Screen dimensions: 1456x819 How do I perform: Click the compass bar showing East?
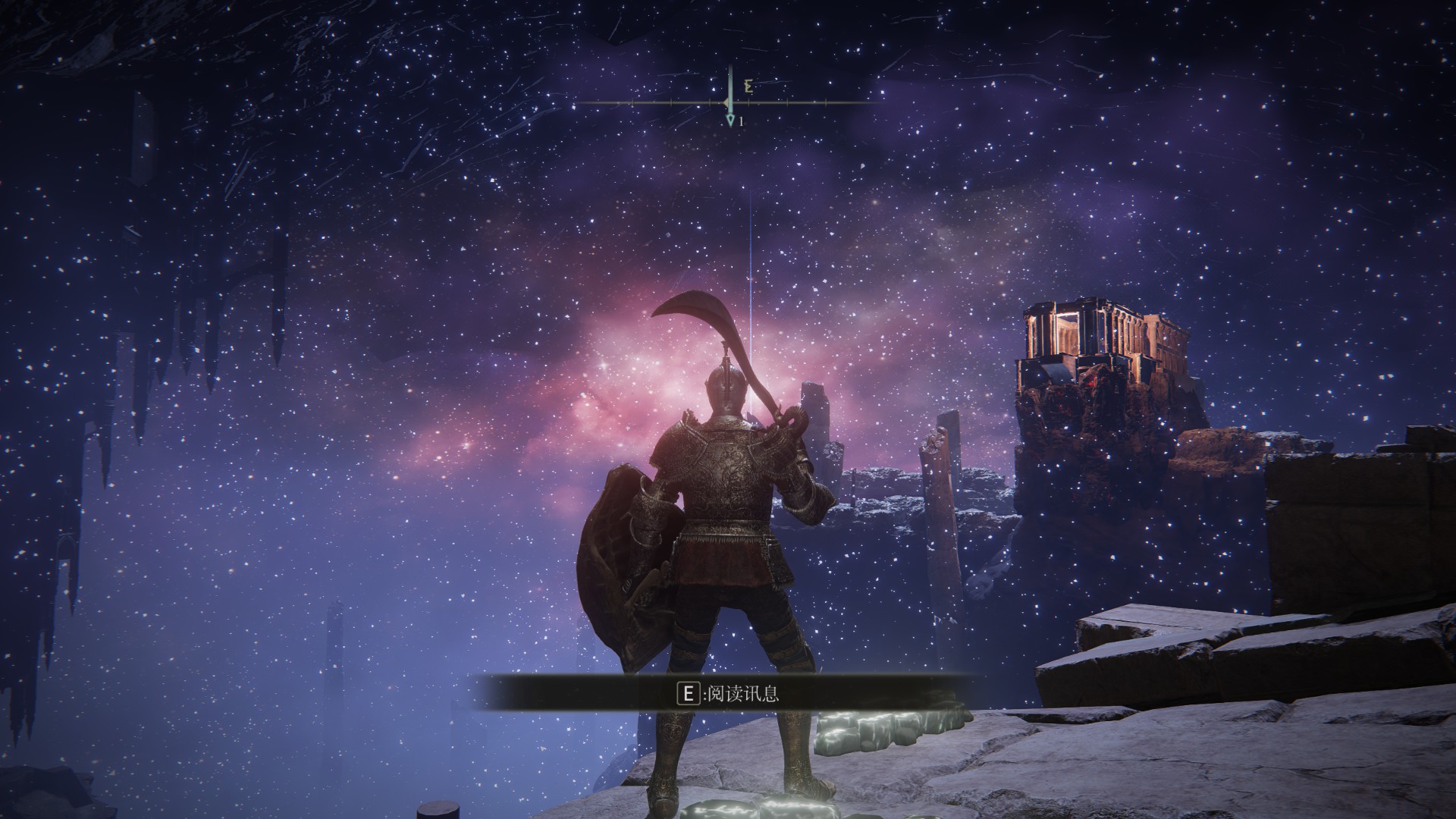click(x=728, y=102)
